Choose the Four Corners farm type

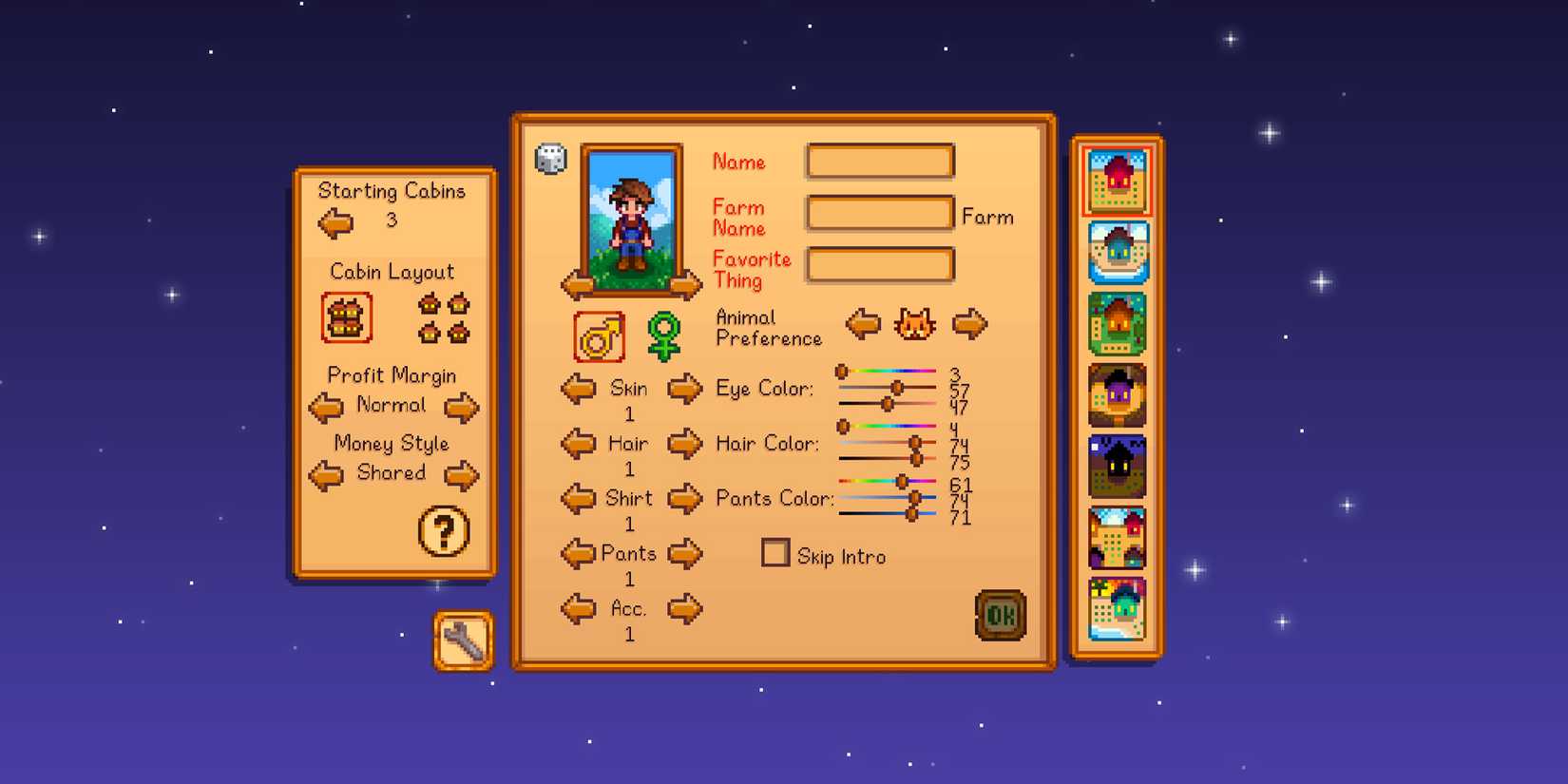(x=1117, y=537)
